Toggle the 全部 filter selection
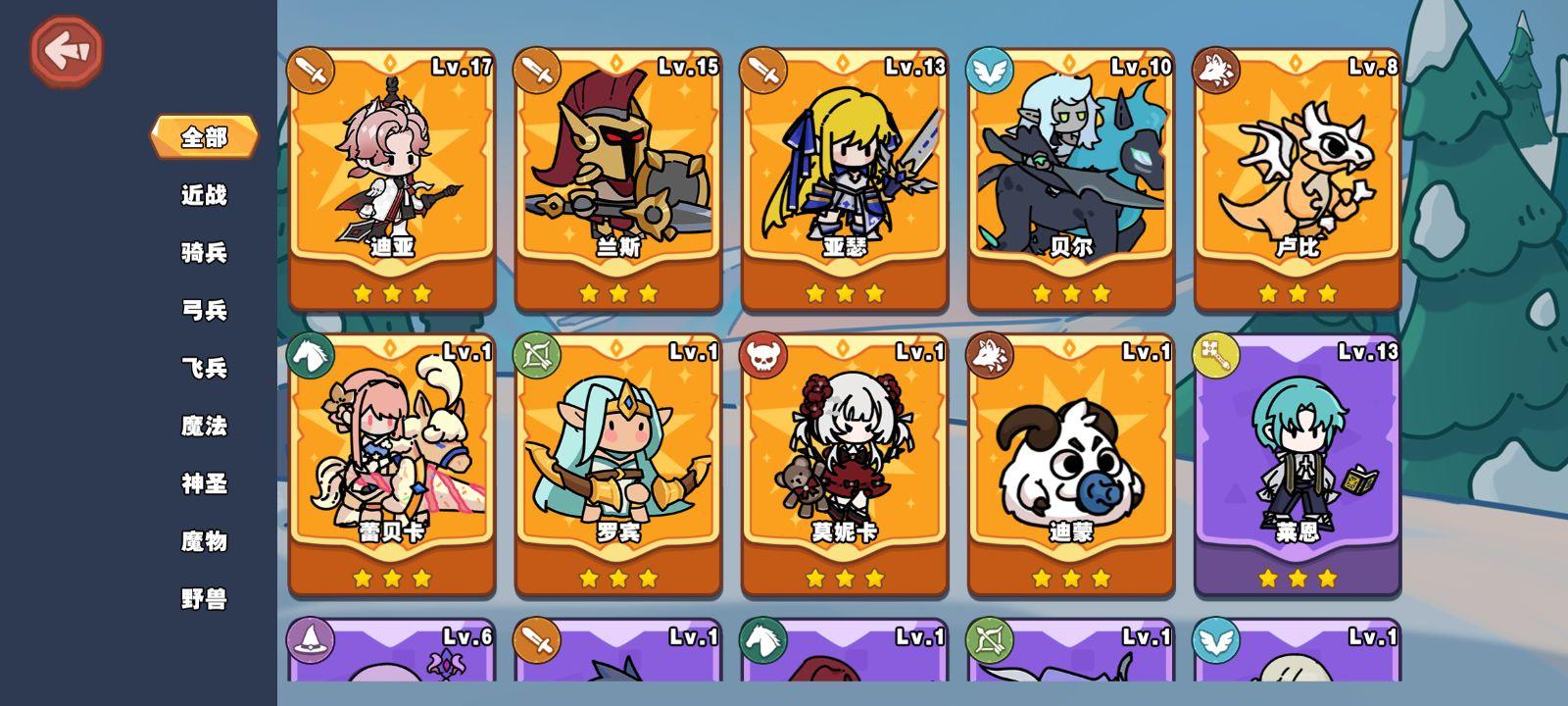This screenshot has width=1568, height=706. 206,137
